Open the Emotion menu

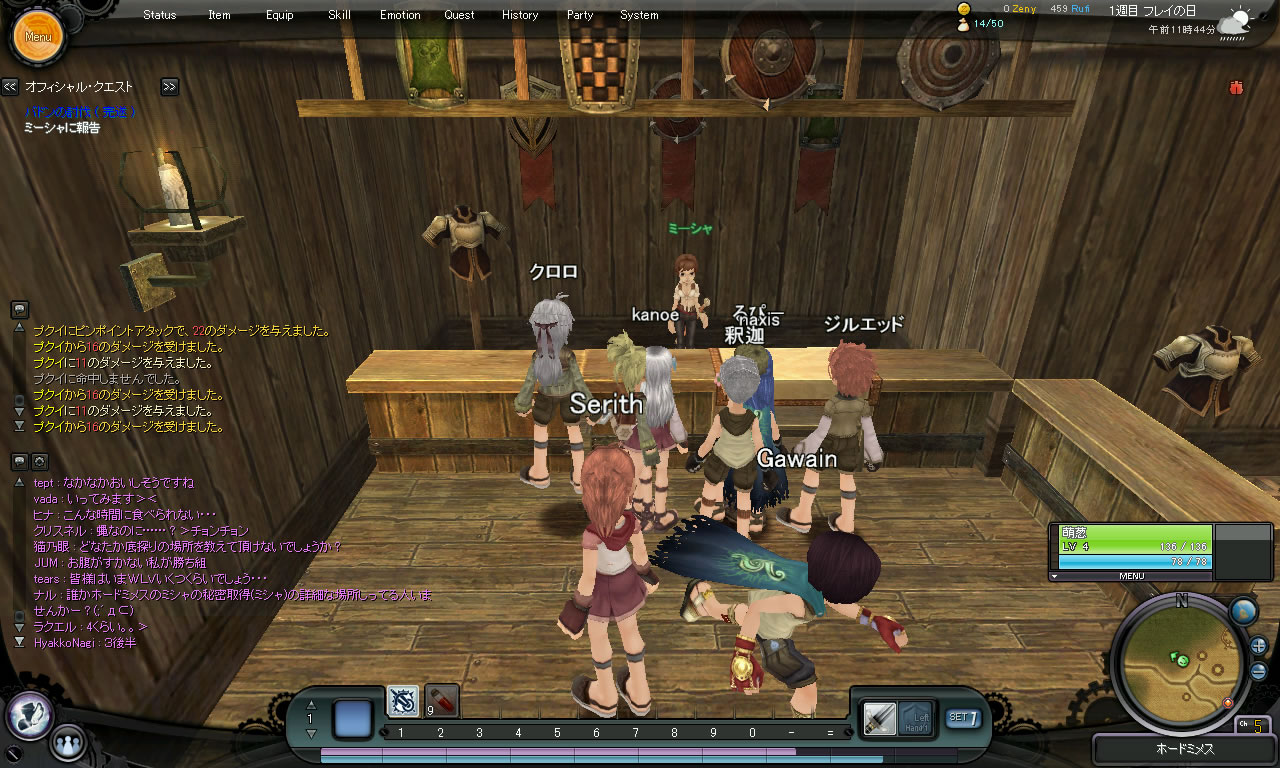(400, 15)
